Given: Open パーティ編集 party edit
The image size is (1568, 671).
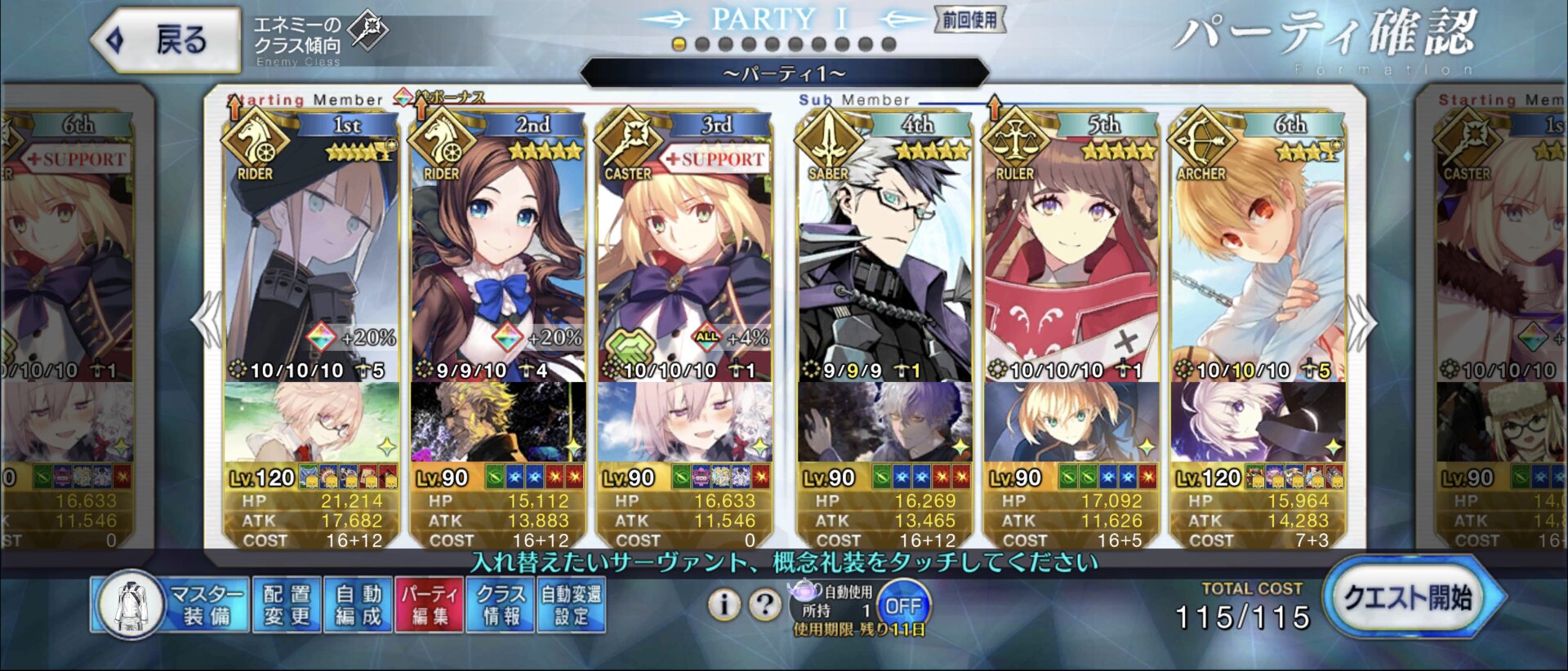Looking at the screenshot, I should [429, 605].
